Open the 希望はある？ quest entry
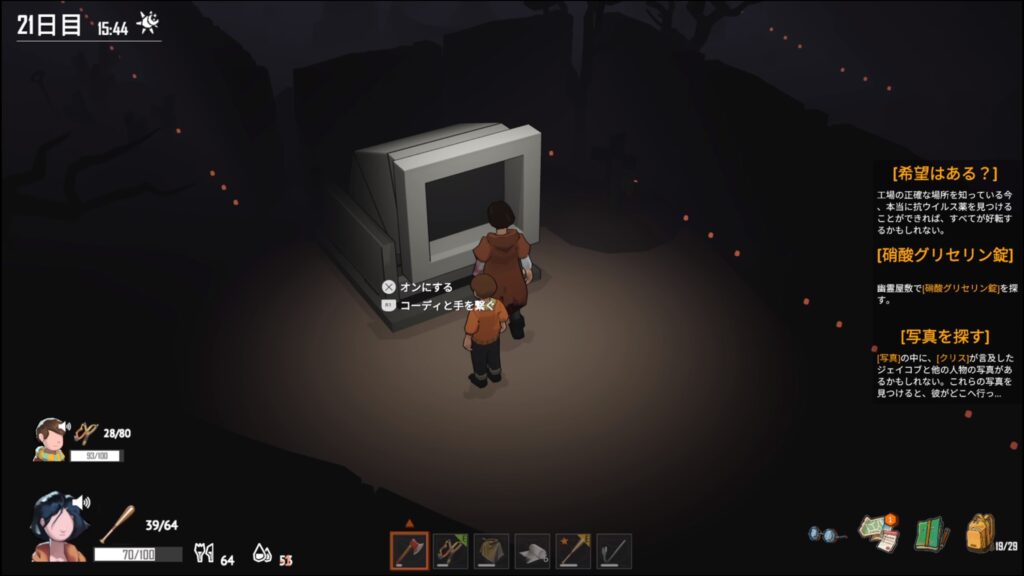 click(944, 173)
